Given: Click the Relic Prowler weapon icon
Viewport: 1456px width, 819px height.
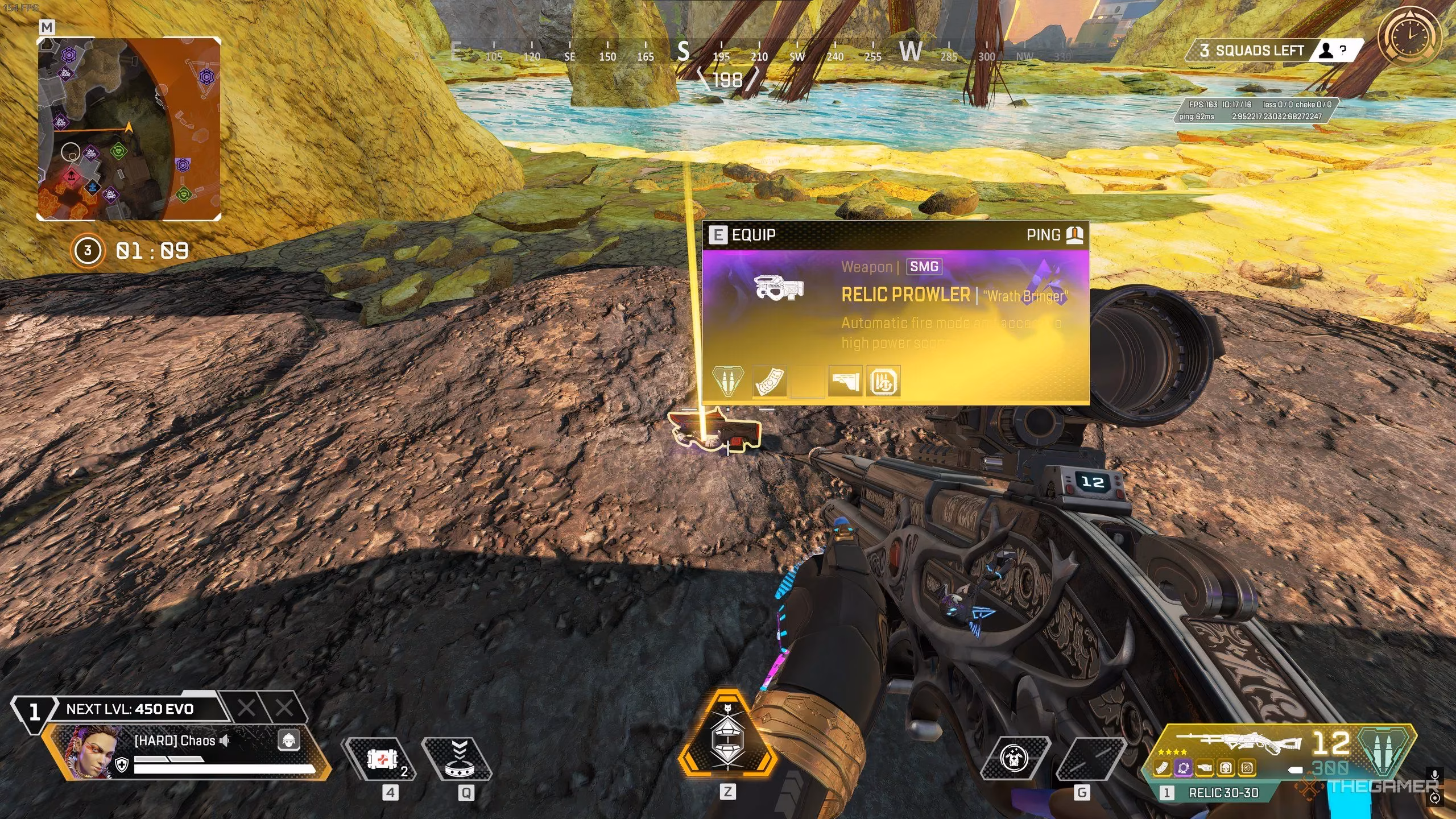Looking at the screenshot, I should [779, 287].
